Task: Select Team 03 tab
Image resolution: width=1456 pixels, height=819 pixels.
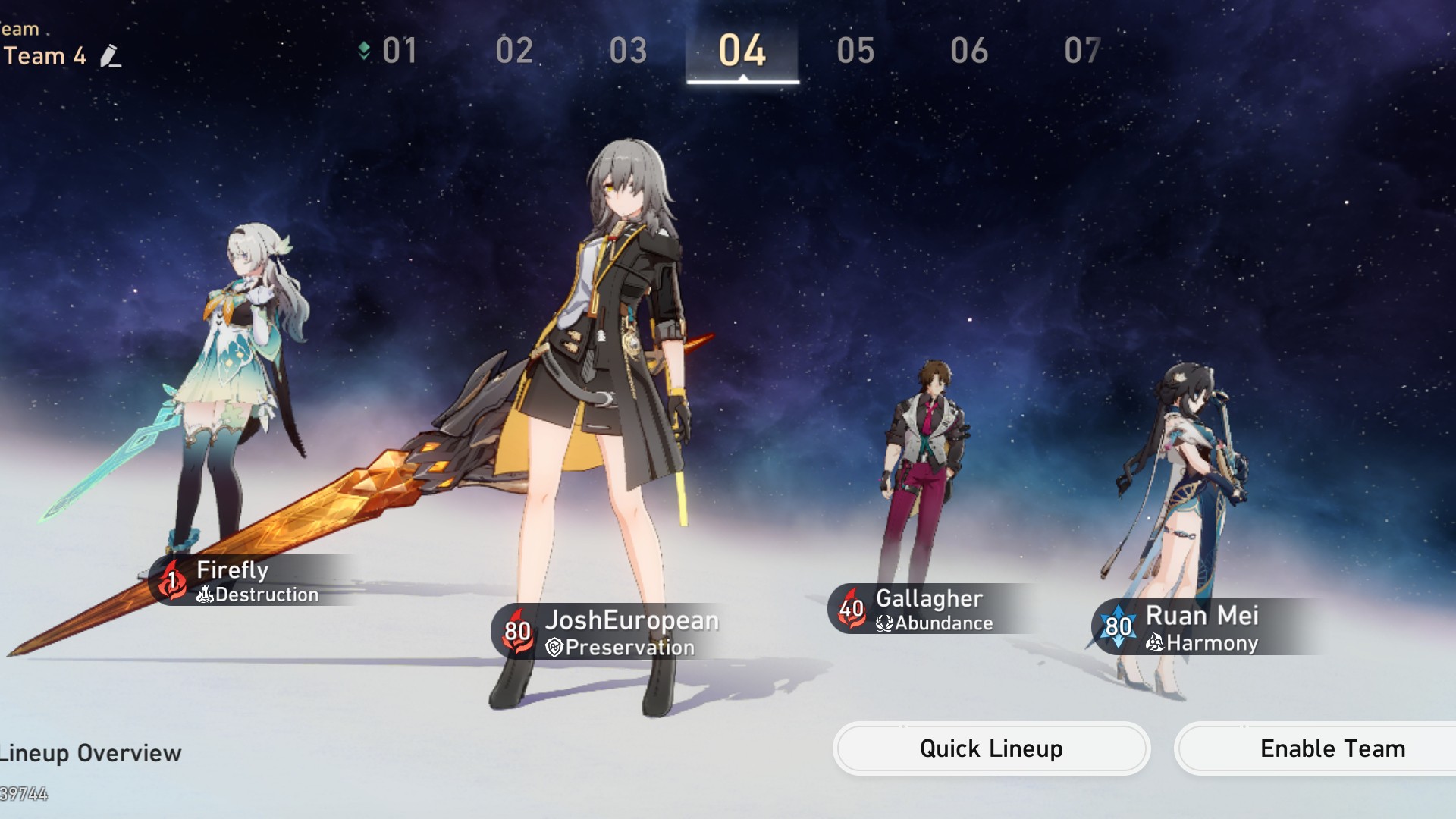Action: [x=628, y=52]
